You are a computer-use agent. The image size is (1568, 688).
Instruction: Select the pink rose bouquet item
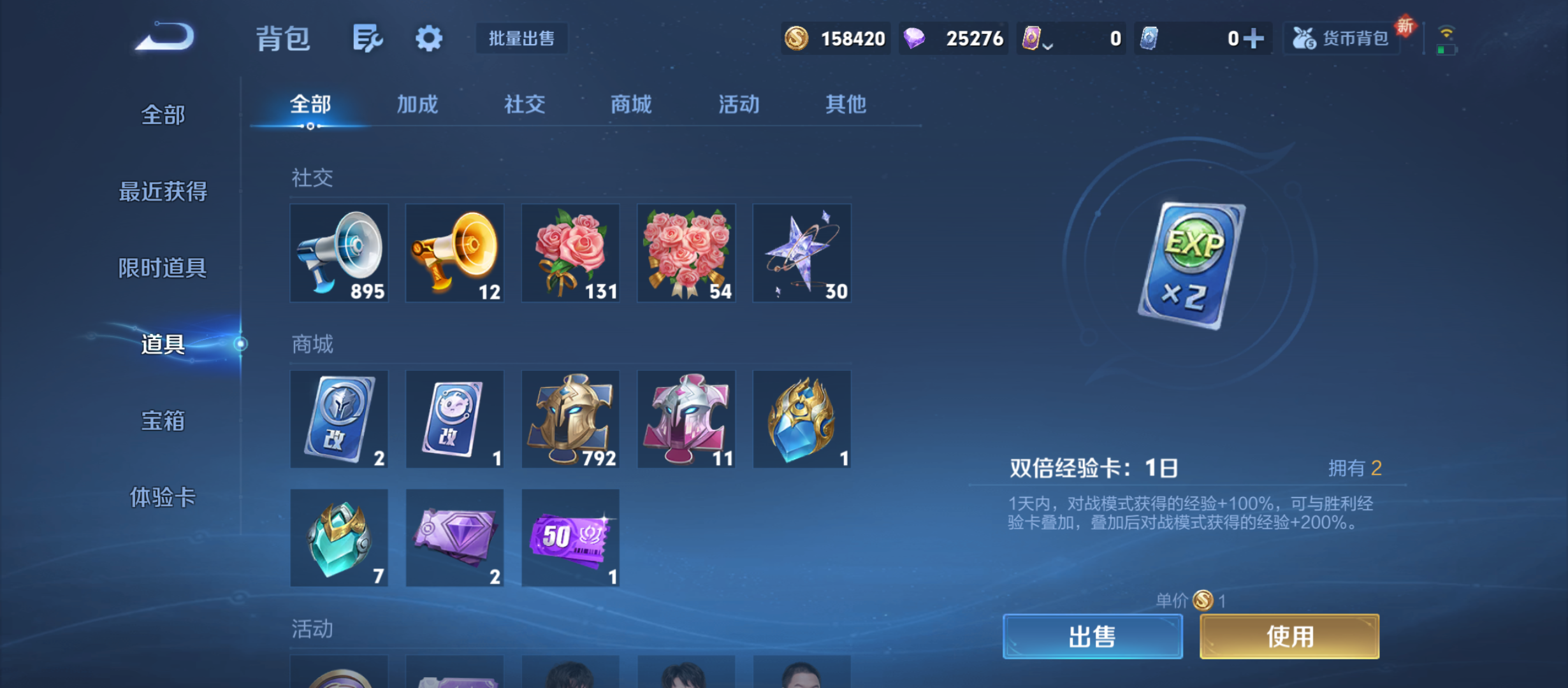pyautogui.click(x=570, y=252)
